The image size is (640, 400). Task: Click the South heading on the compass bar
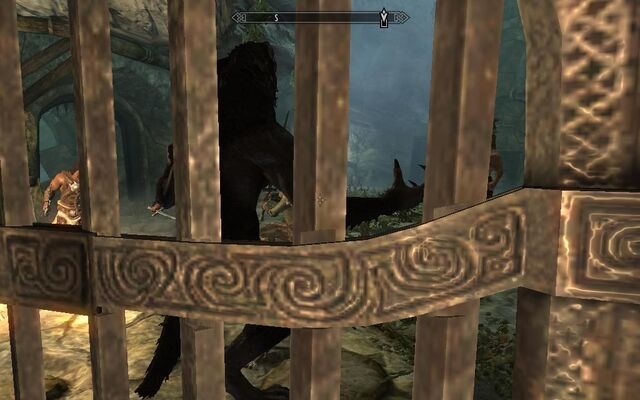(x=277, y=17)
